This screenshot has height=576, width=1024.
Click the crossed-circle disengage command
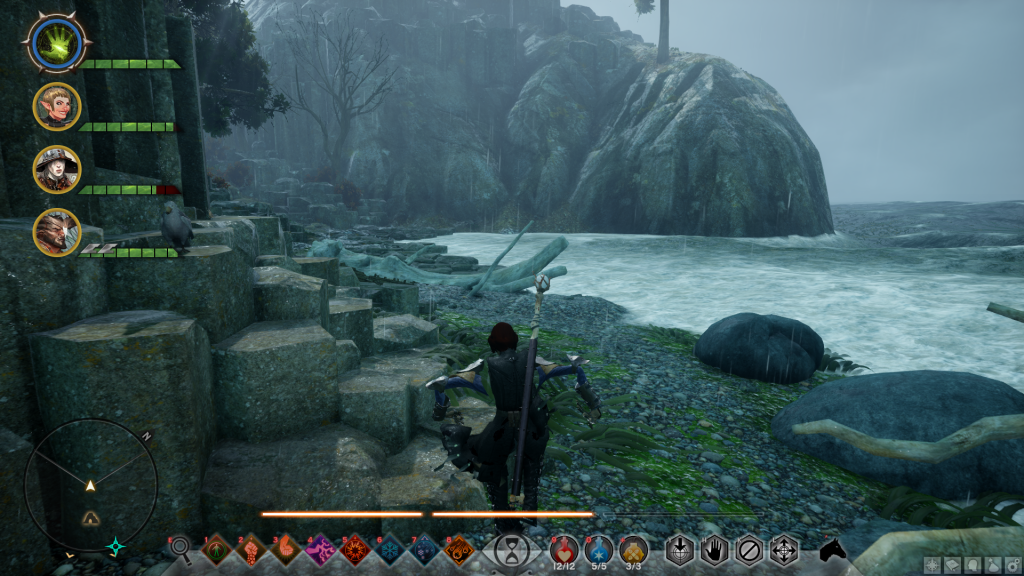coord(748,550)
